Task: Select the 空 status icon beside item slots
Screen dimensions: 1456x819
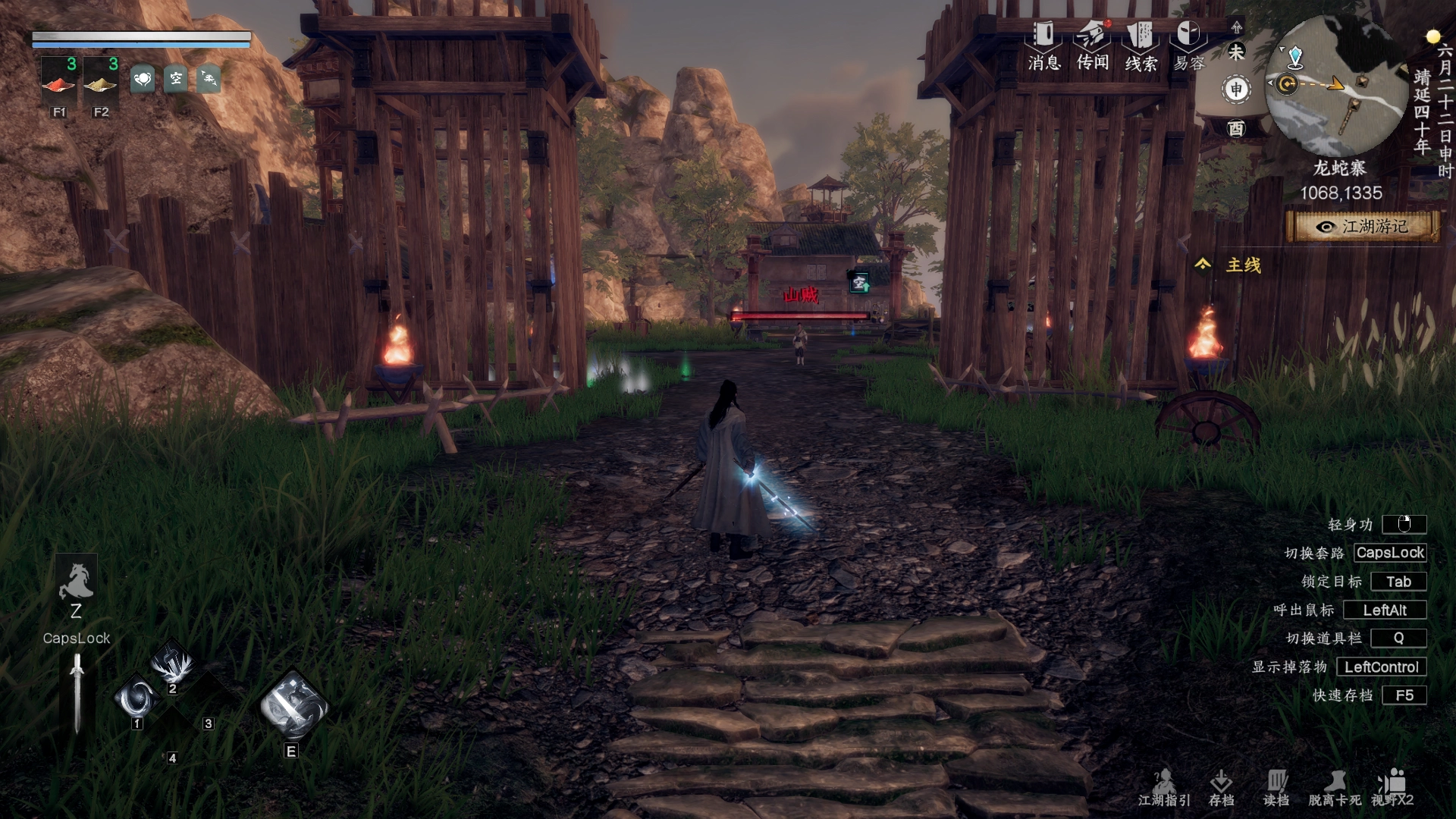Action: click(176, 79)
